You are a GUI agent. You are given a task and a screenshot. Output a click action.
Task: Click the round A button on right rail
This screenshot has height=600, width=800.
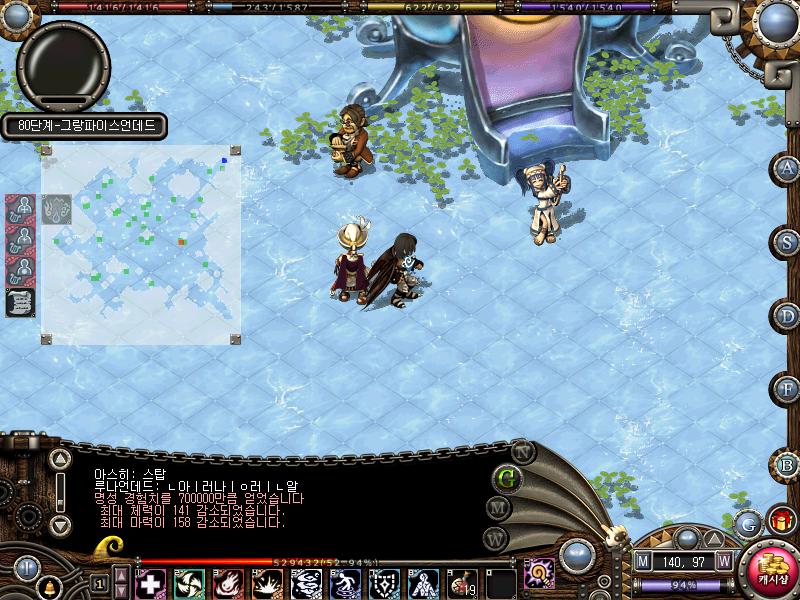point(788,168)
